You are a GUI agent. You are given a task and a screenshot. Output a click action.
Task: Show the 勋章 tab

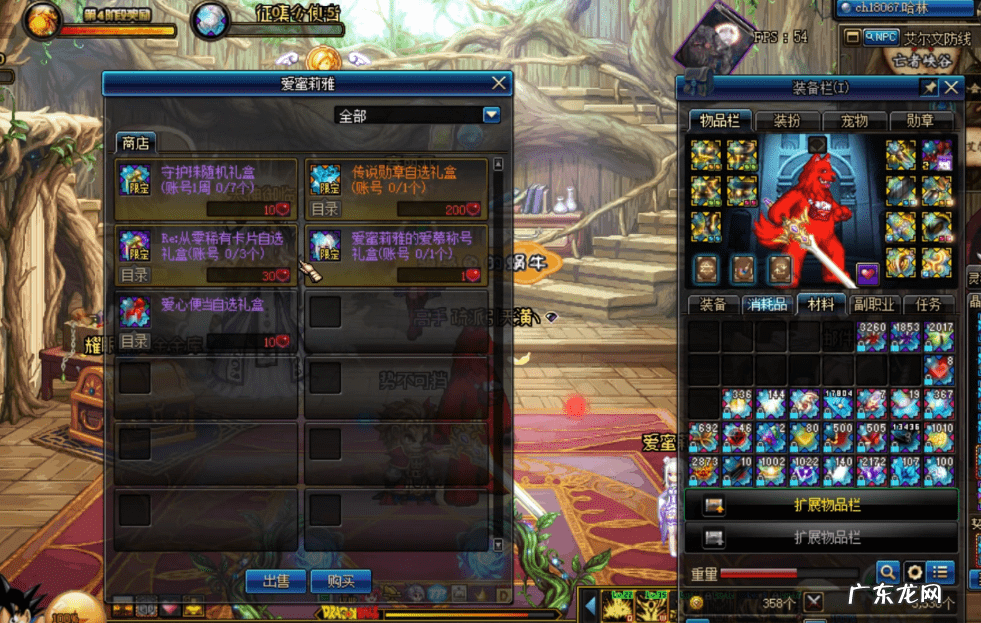tap(920, 121)
